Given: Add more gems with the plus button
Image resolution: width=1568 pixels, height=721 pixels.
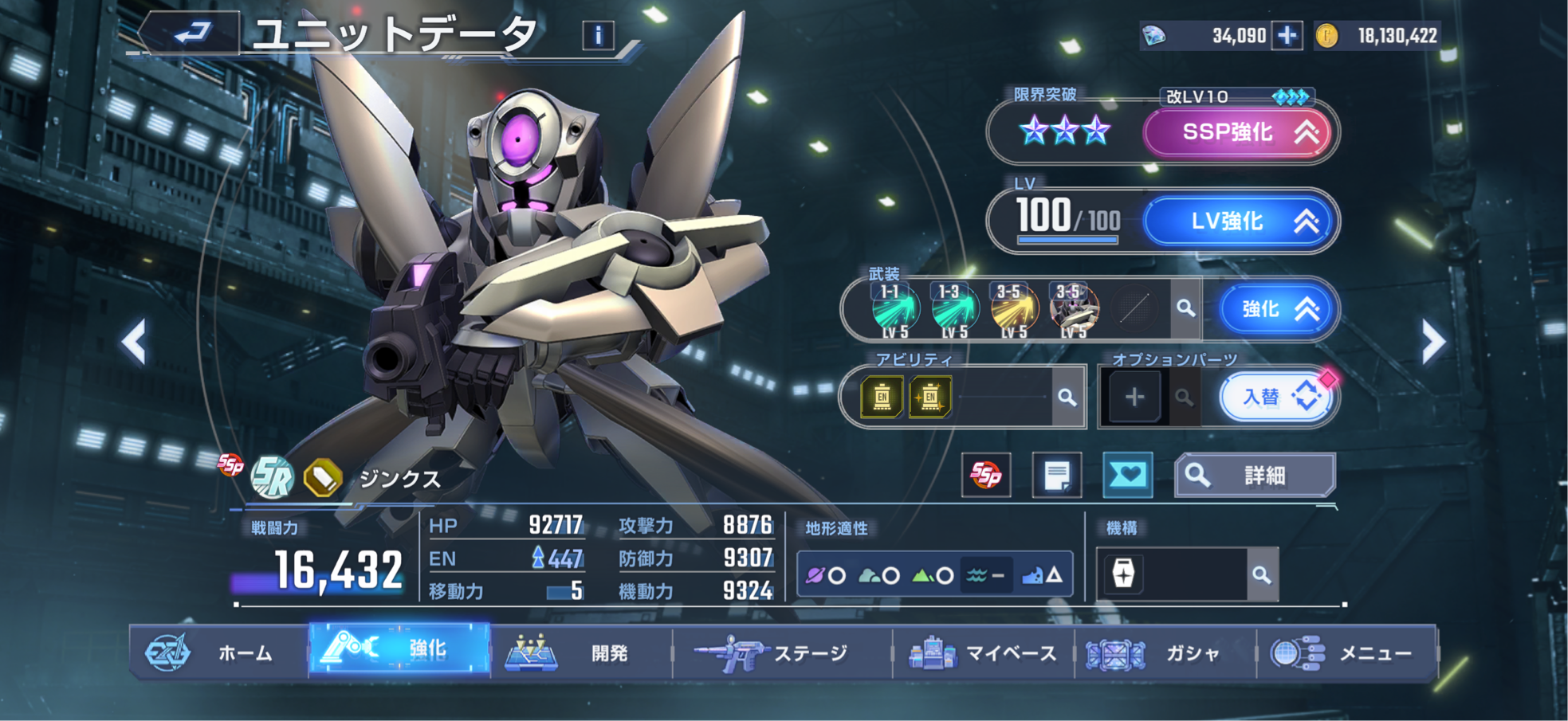Looking at the screenshot, I should (x=1287, y=36).
